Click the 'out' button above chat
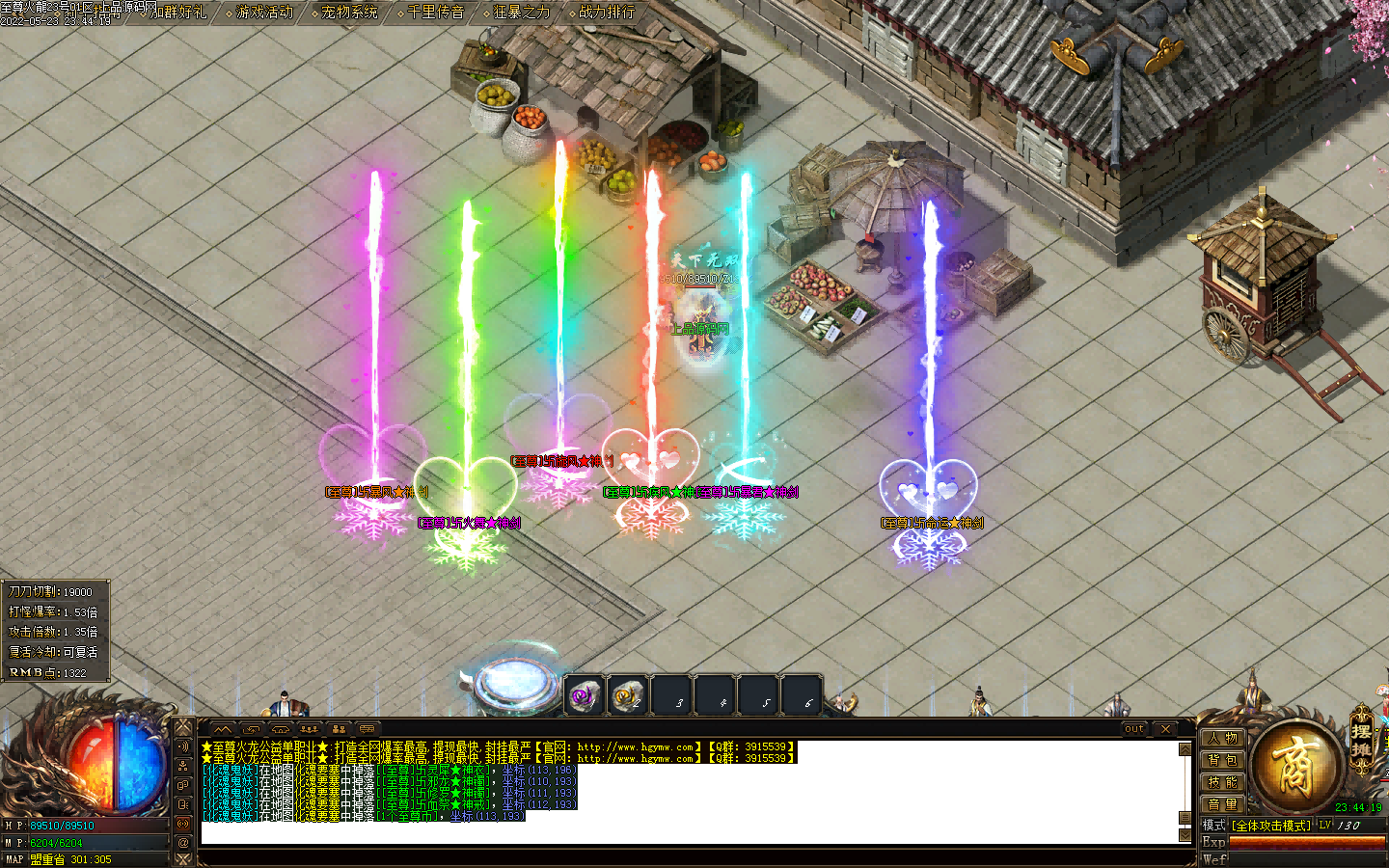The image size is (1389, 868). coord(1134,729)
